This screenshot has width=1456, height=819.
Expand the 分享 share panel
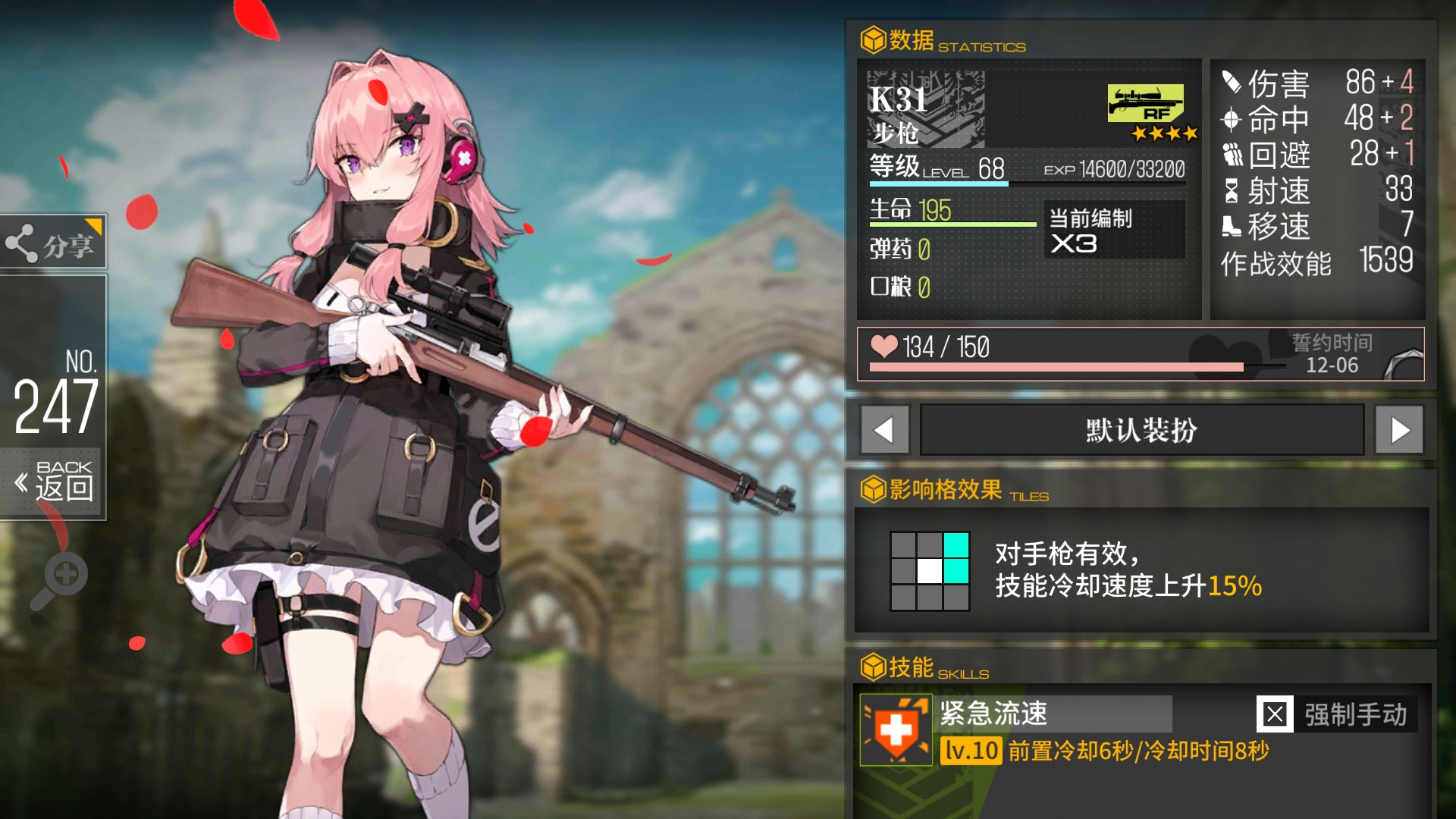coord(53,242)
